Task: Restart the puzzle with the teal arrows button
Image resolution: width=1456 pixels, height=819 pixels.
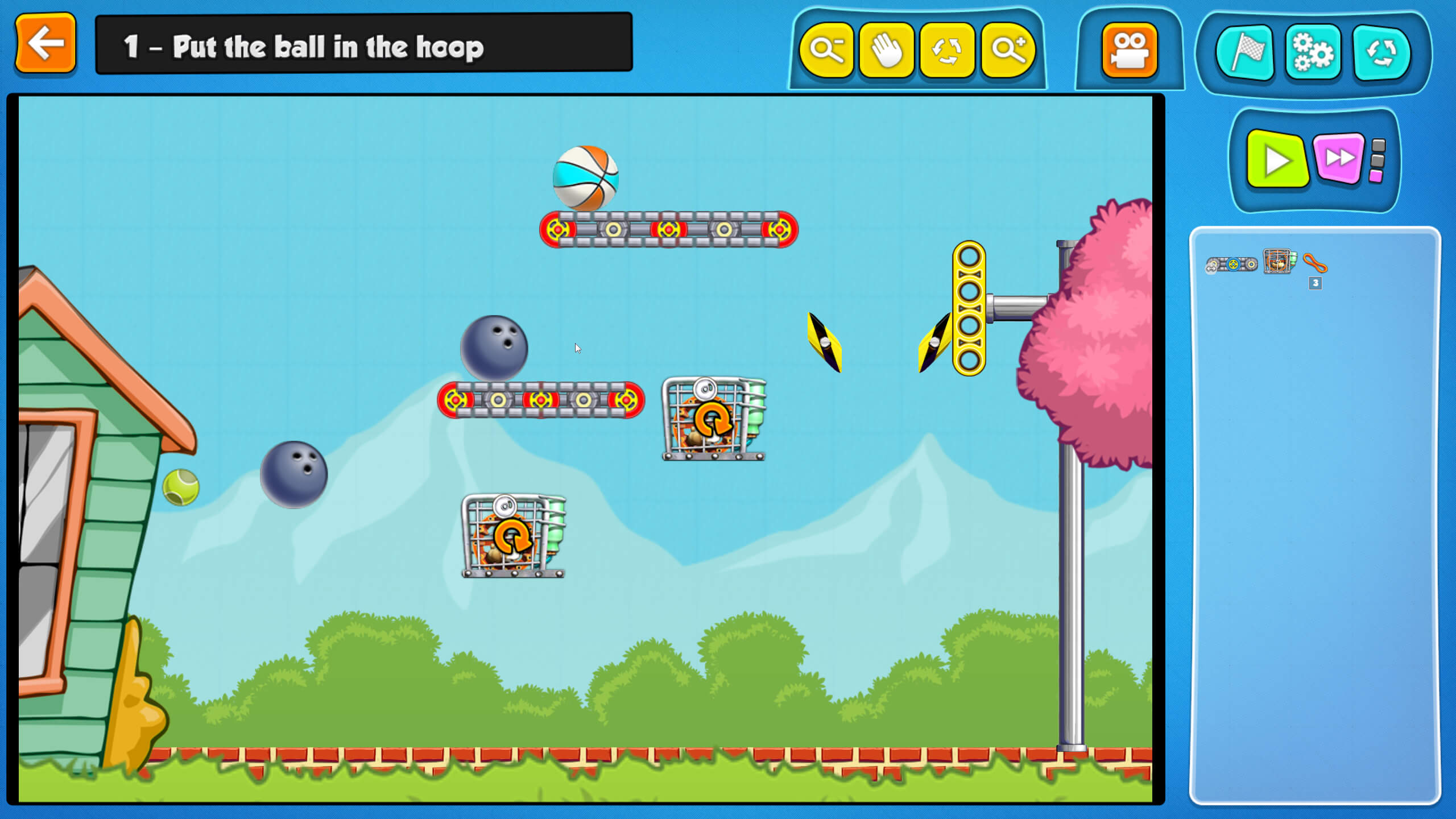Action: (x=1381, y=52)
